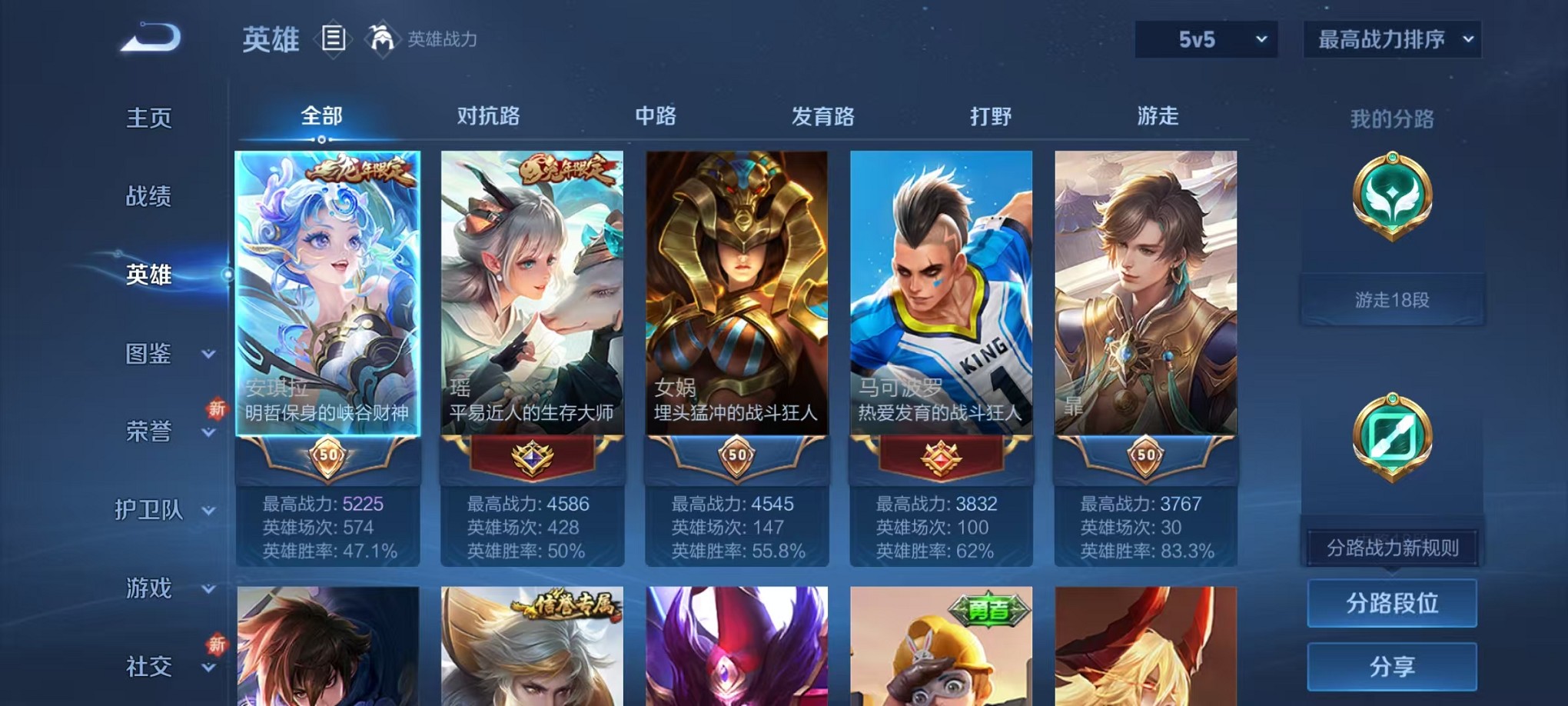Click the 英雄战力 hero power icon
This screenshot has width=1568, height=706.
pos(382,38)
